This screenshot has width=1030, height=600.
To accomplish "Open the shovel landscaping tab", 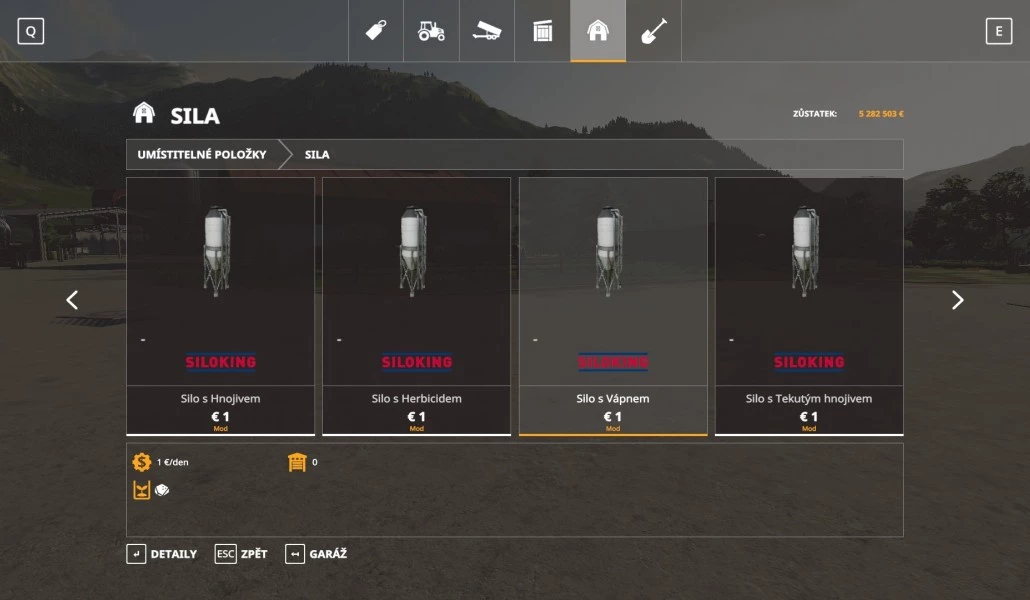I will point(653,31).
